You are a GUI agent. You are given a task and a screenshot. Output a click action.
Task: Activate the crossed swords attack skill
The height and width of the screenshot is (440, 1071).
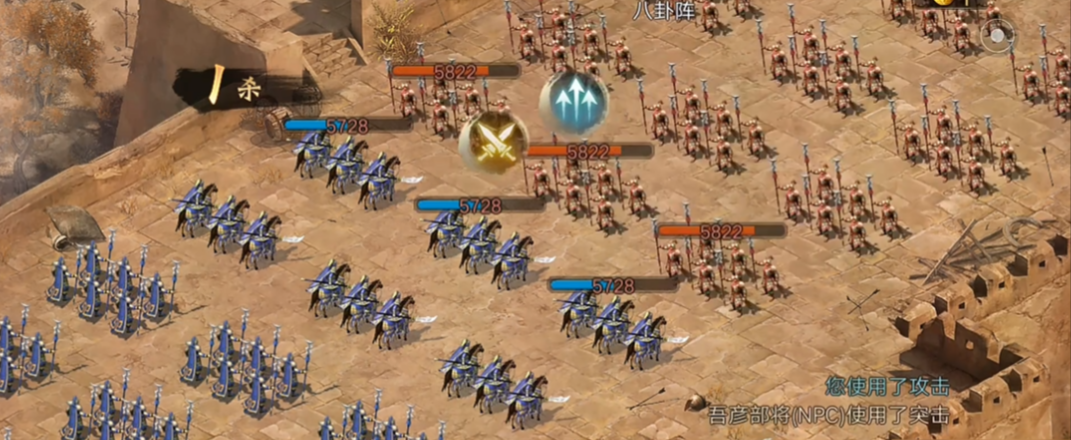coord(493,142)
